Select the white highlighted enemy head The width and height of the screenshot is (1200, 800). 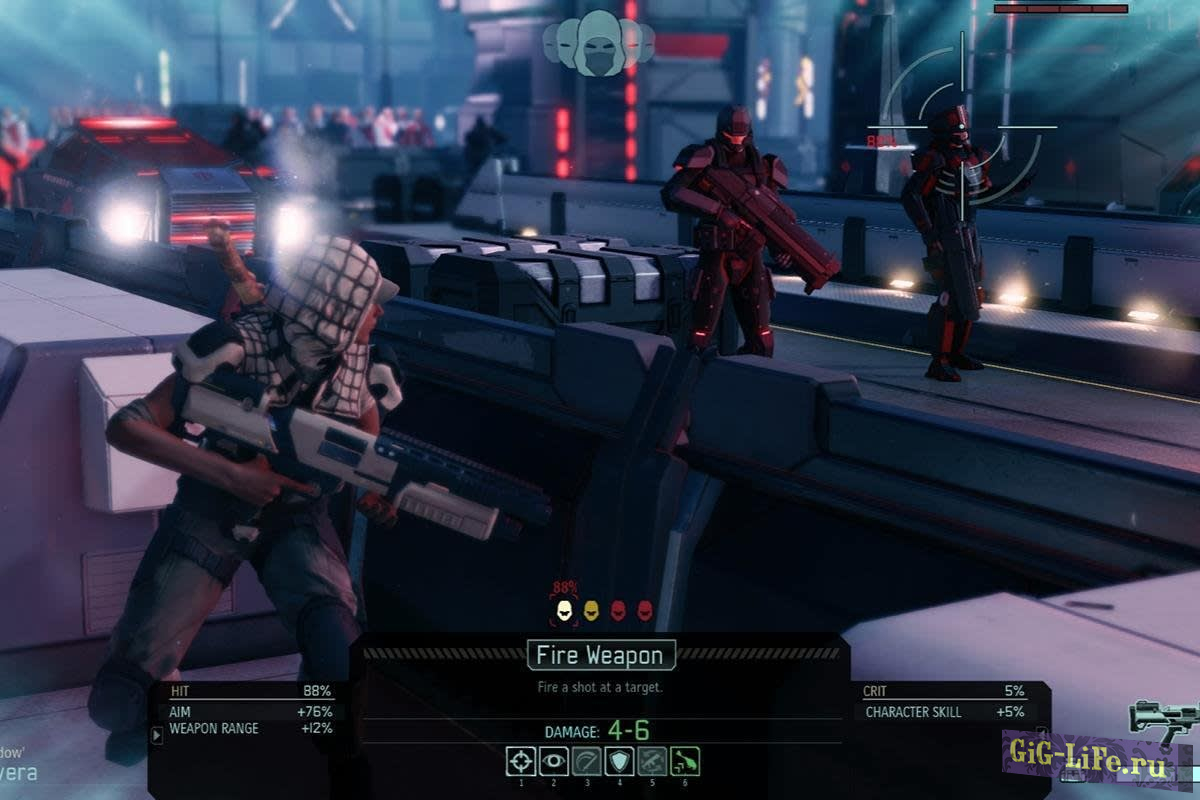[x=563, y=609]
